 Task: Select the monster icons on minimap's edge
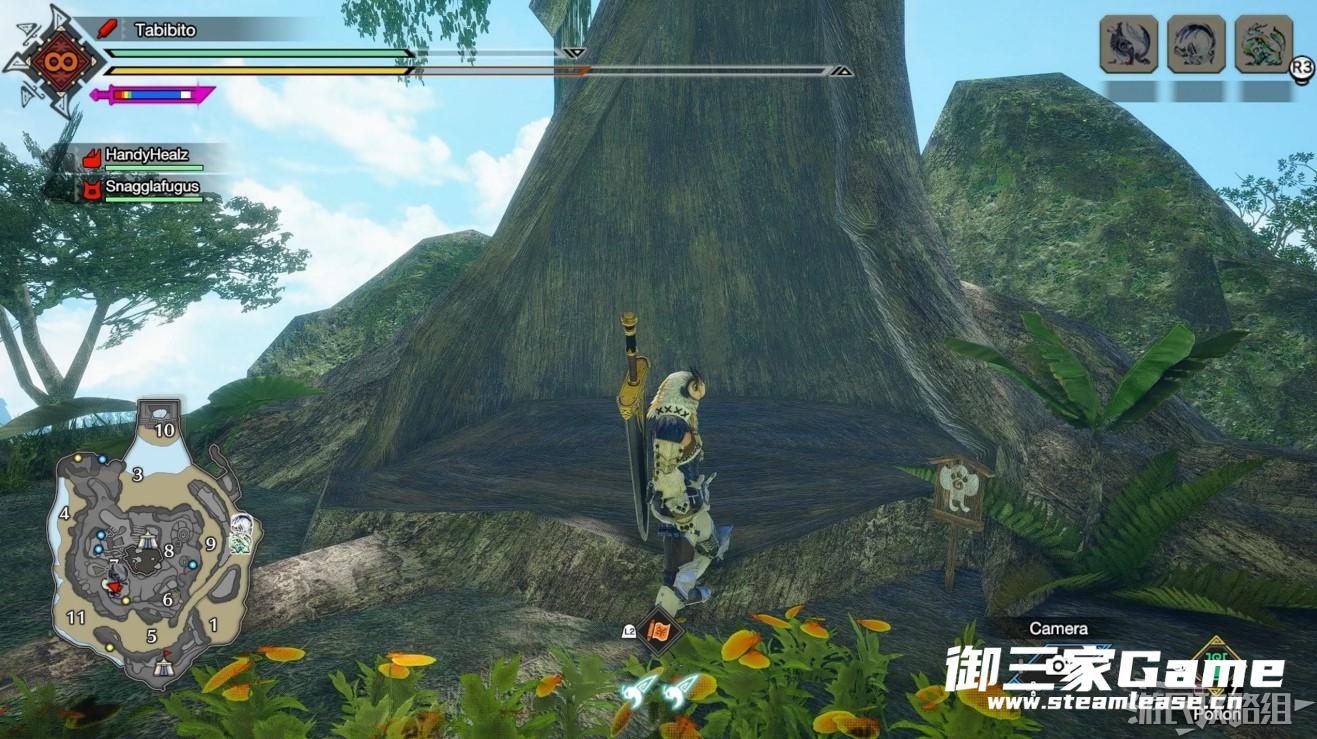(240, 533)
